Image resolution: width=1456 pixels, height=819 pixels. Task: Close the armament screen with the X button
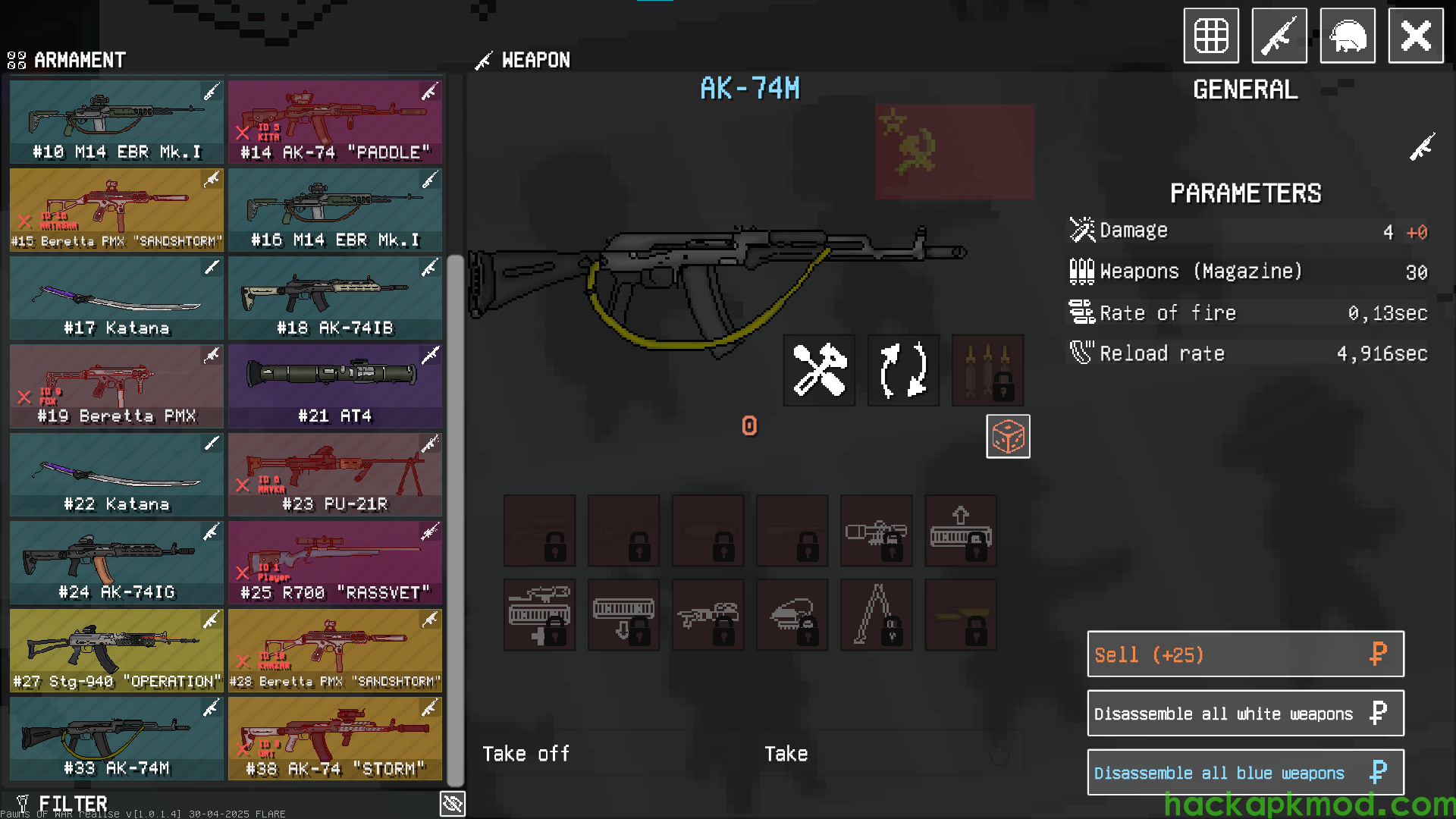1415,36
